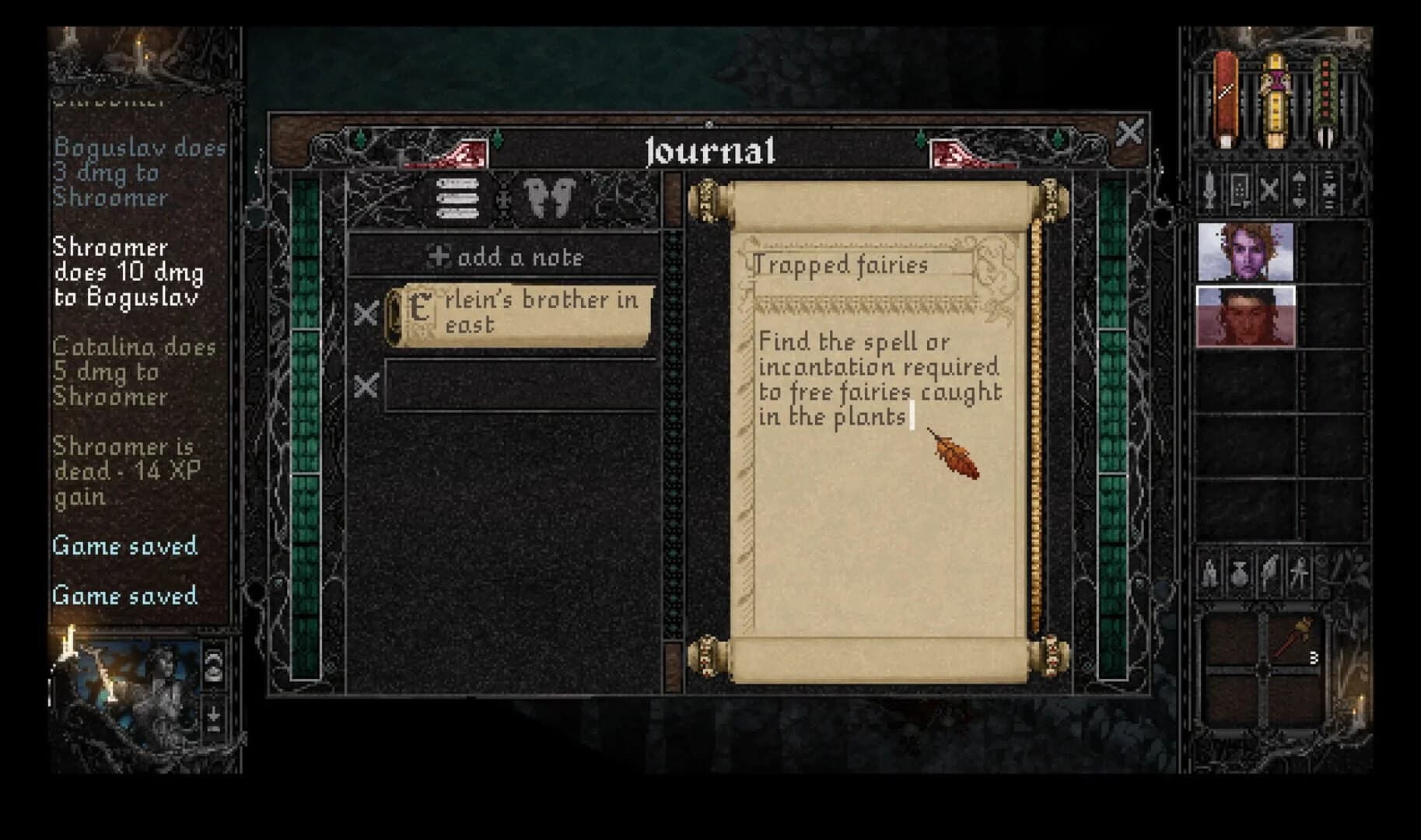Open the Journal title bar
The width and height of the screenshot is (1421, 840).
tap(710, 150)
